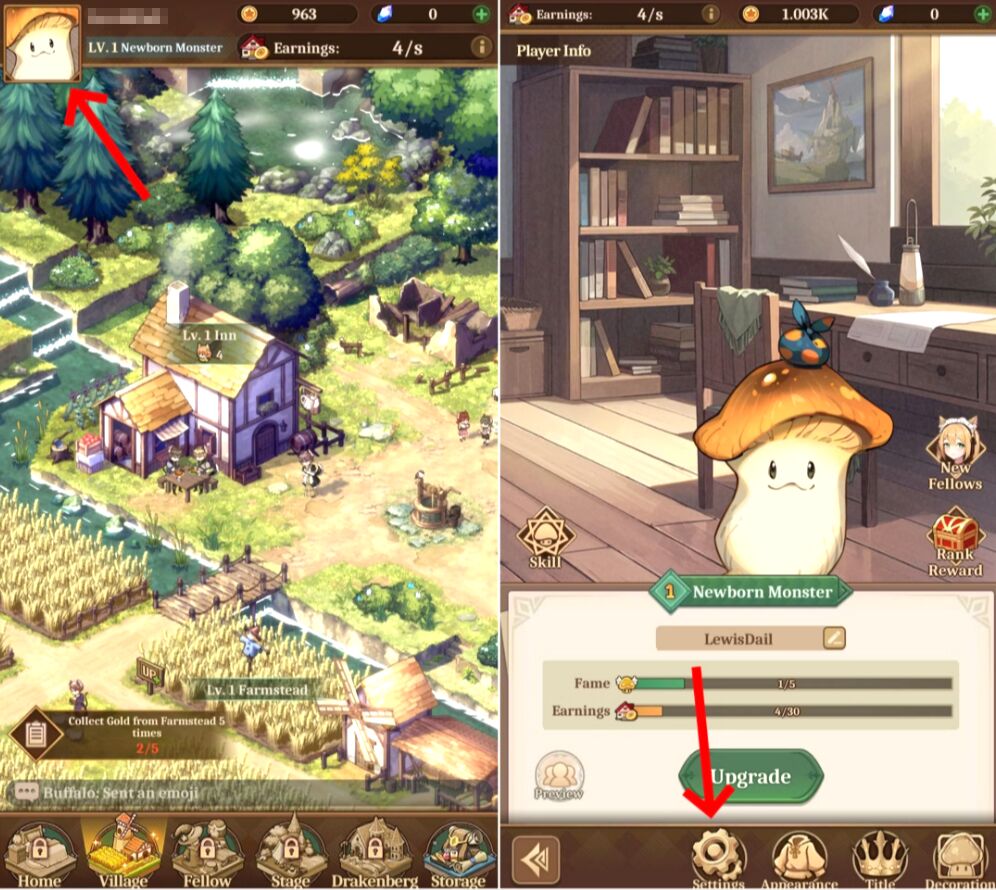Go to the Stage tab

click(291, 852)
